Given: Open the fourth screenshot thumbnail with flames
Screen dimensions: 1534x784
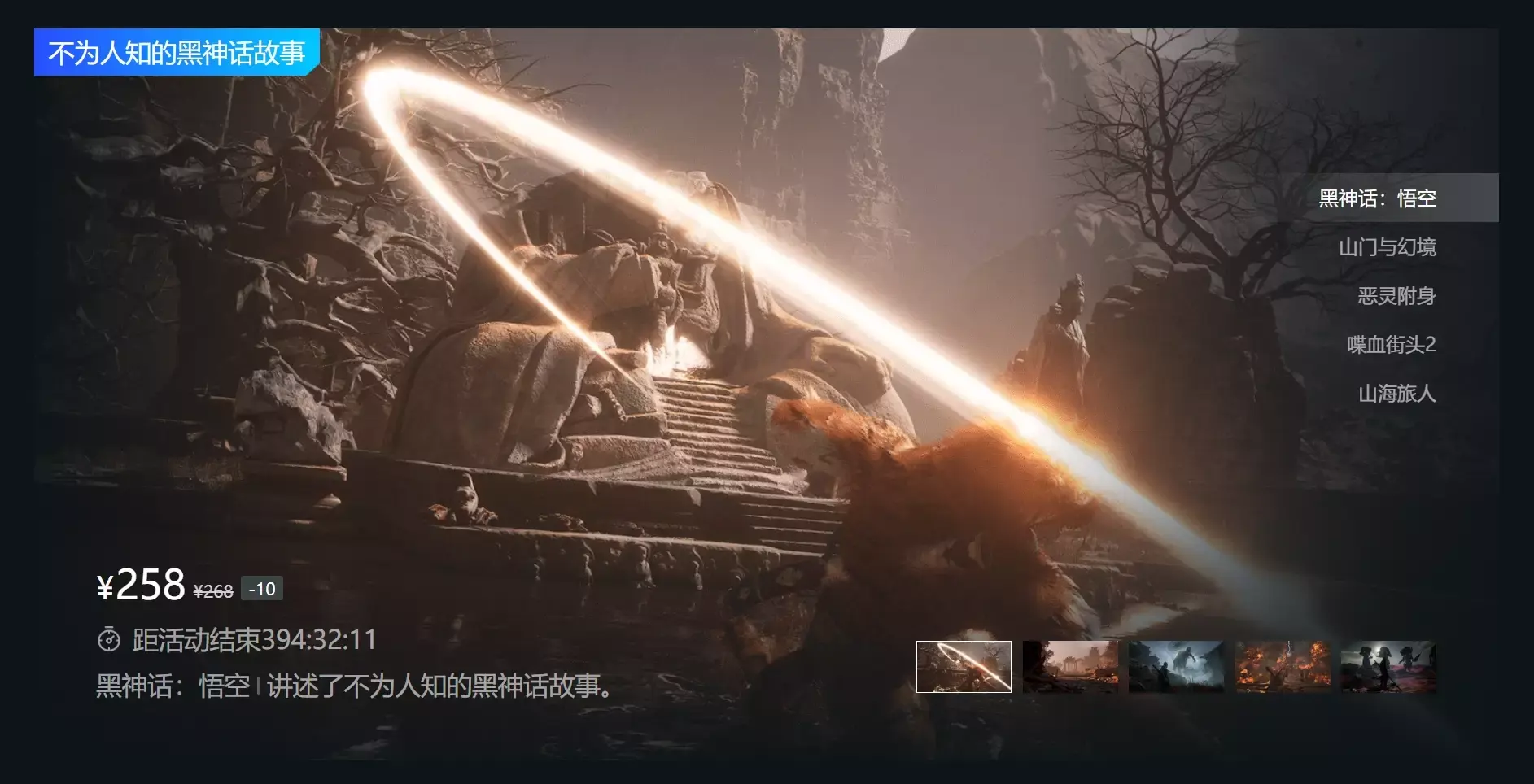Looking at the screenshot, I should [x=1282, y=666].
